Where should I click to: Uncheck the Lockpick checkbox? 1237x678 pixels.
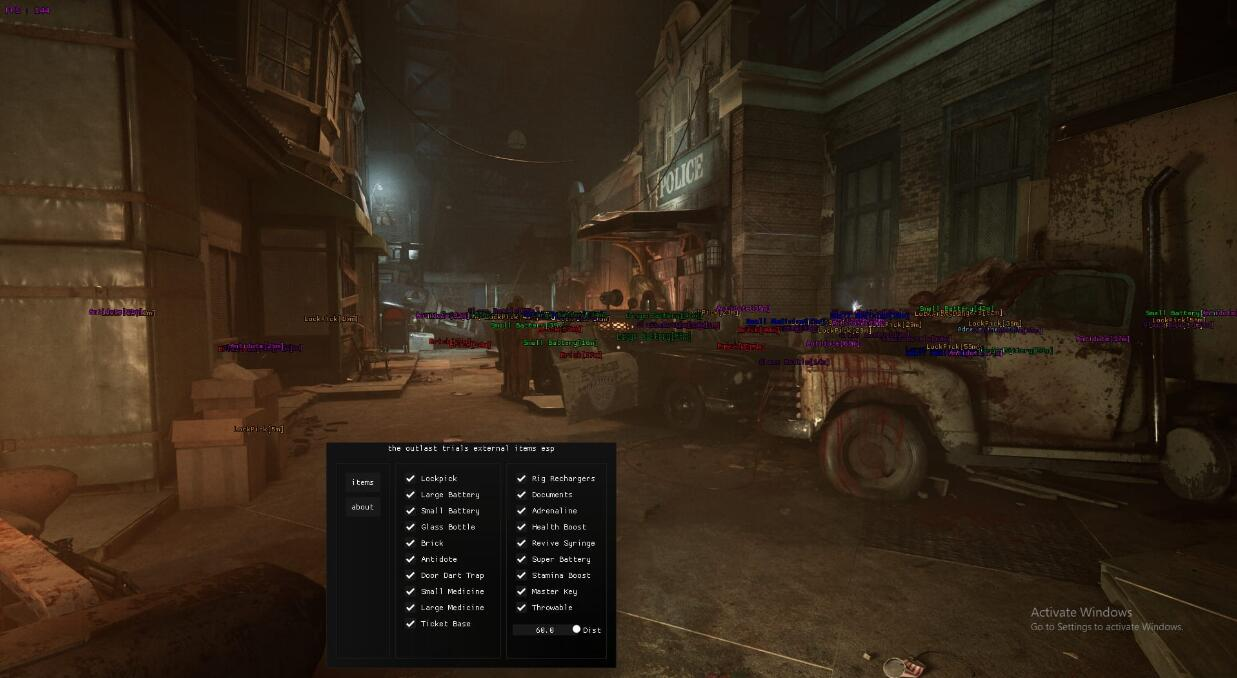(x=410, y=479)
